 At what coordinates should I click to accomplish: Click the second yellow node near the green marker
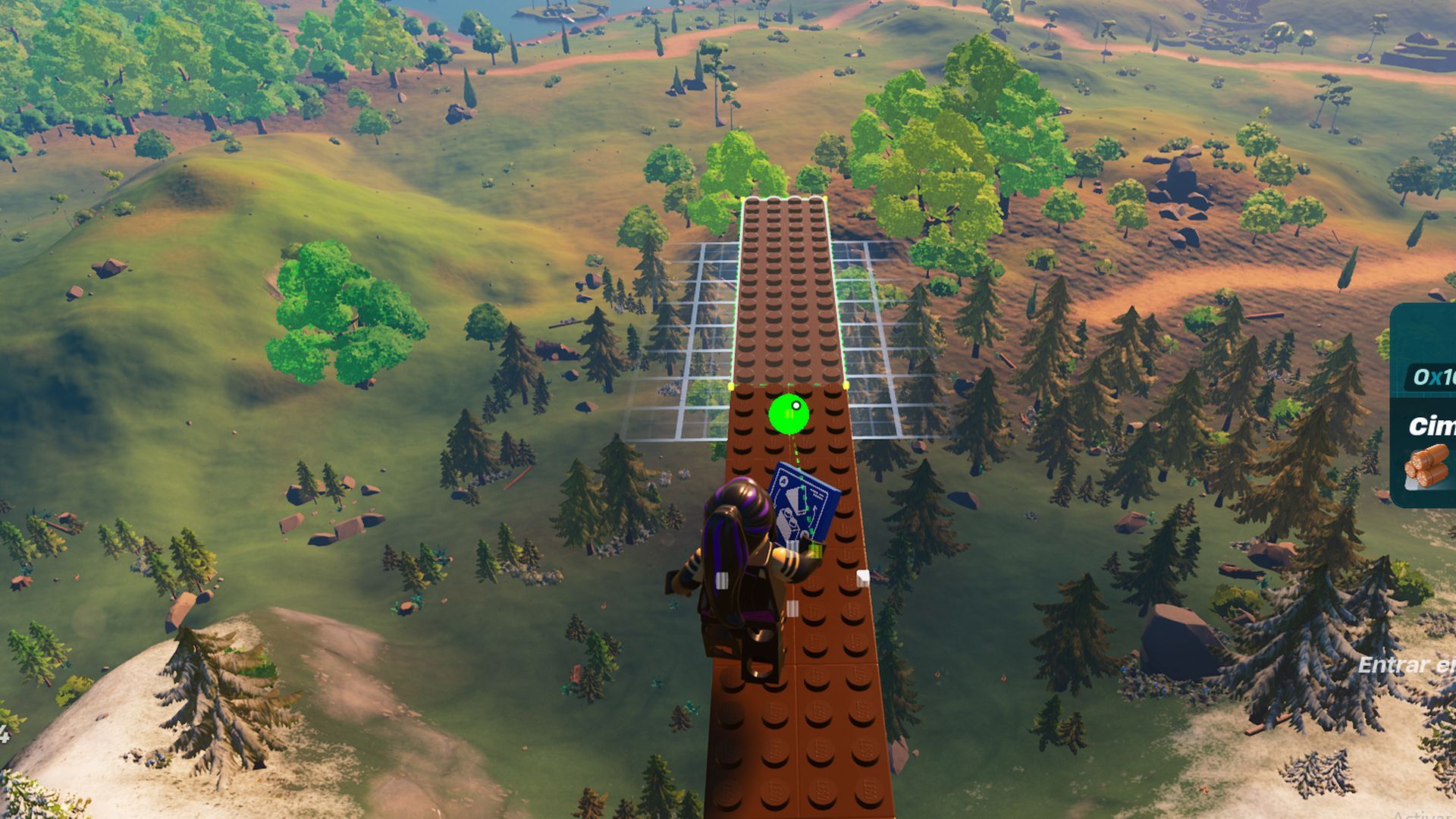[846, 385]
